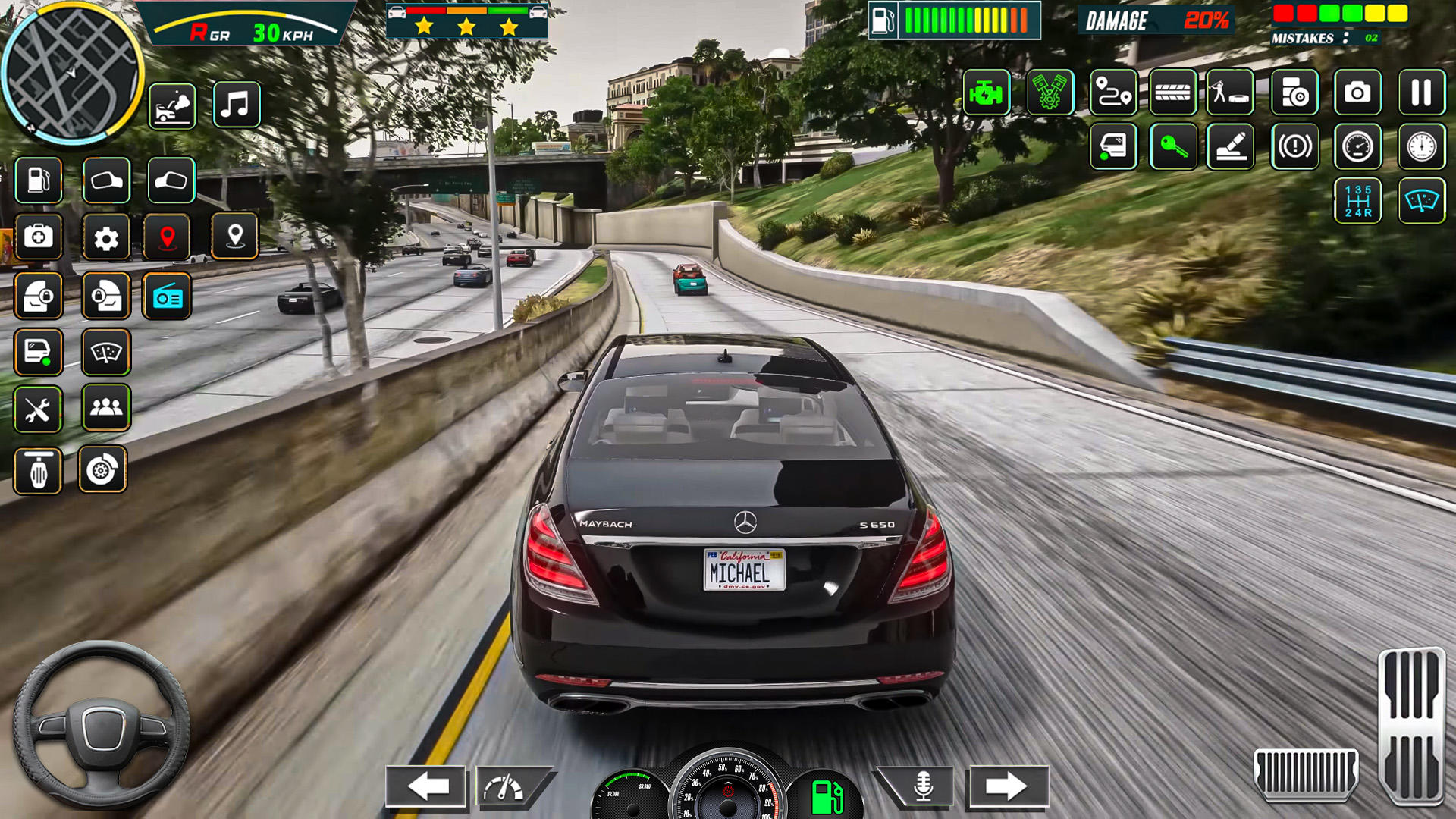Take a screenshot with the top-right camera icon
Screen dimensions: 1456x819
pos(1357,93)
